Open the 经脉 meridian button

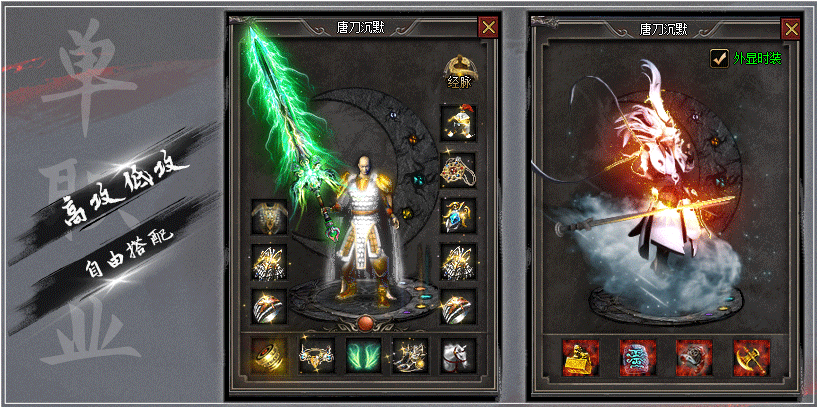[459, 71]
